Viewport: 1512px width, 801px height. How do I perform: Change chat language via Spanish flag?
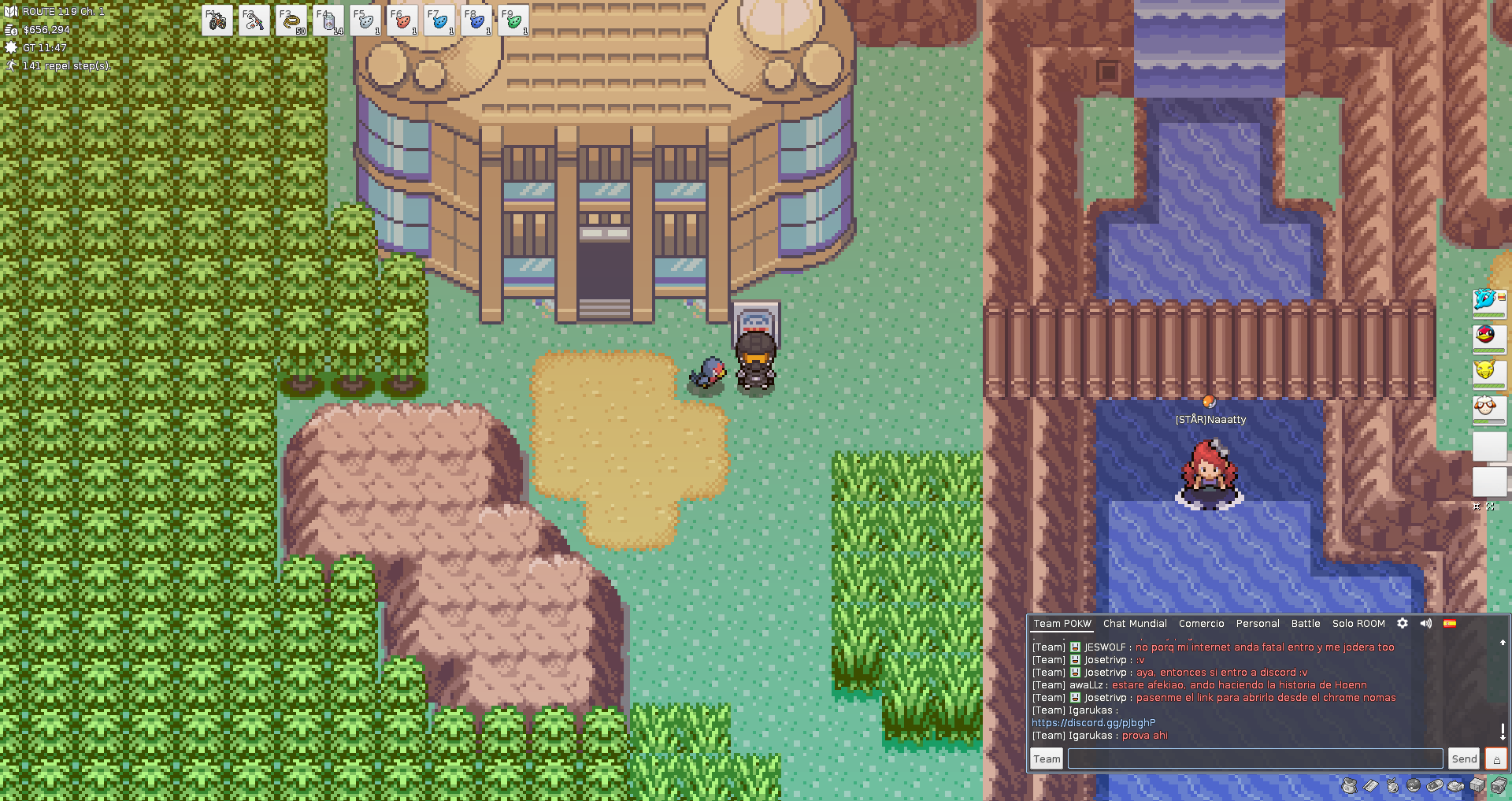pyautogui.click(x=1450, y=623)
